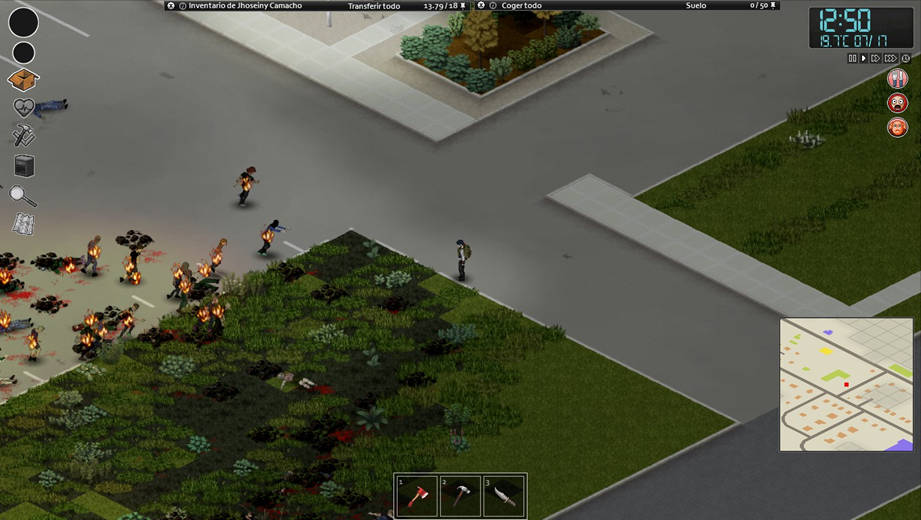Select the hunting knife hotbar slot
This screenshot has width=921, height=520.
tap(504, 497)
